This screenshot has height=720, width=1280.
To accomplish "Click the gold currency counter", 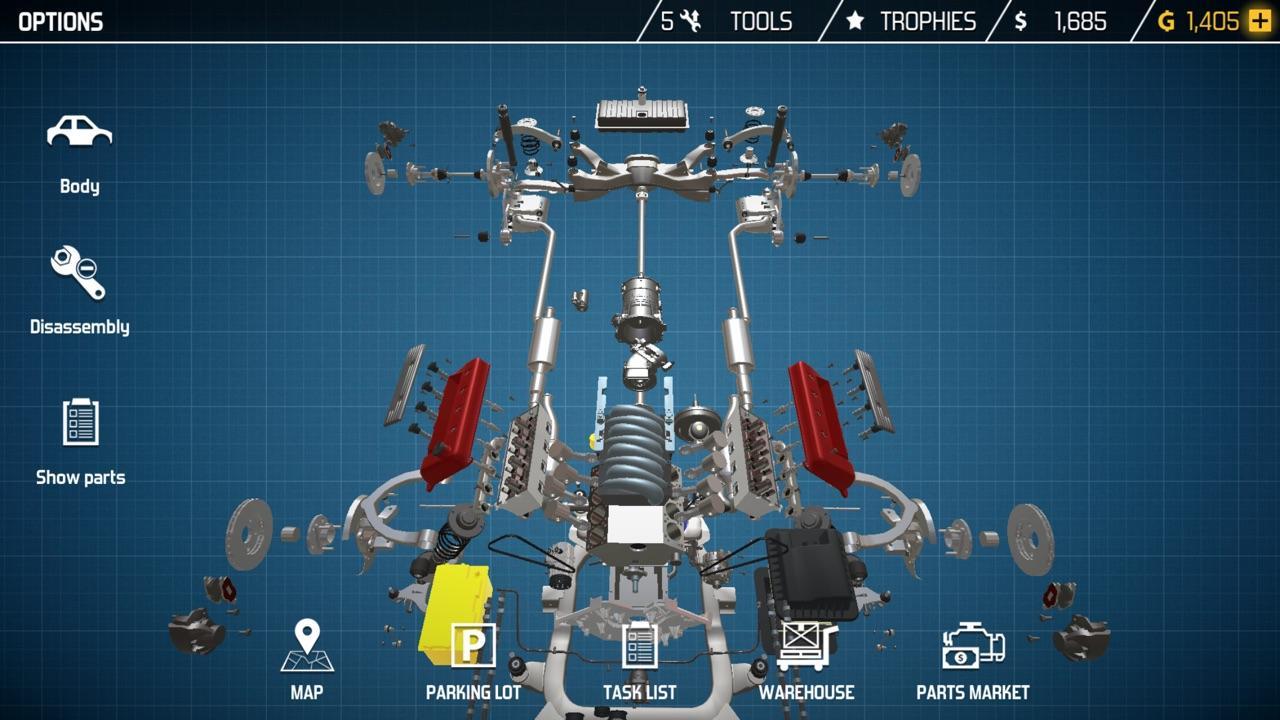I will click(1205, 20).
